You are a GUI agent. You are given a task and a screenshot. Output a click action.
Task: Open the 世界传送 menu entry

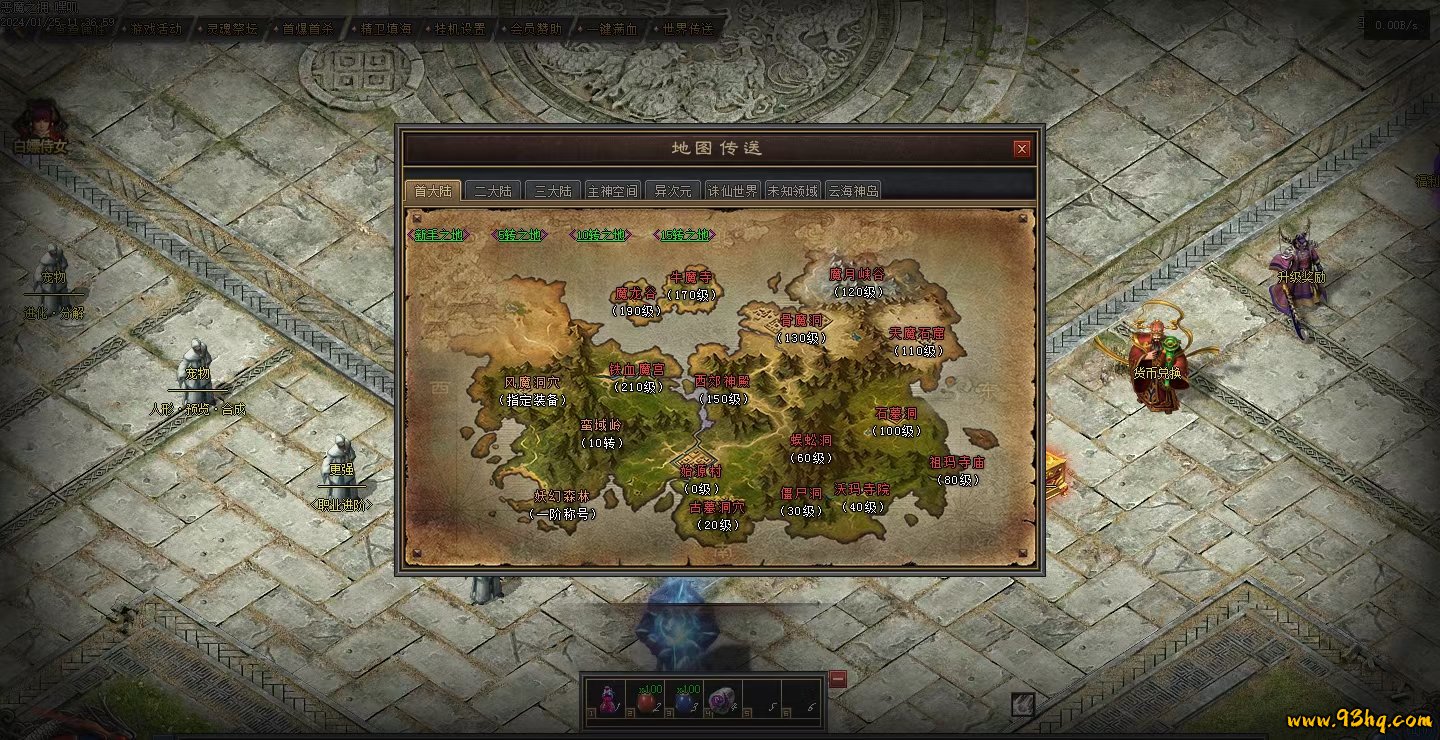(689, 29)
